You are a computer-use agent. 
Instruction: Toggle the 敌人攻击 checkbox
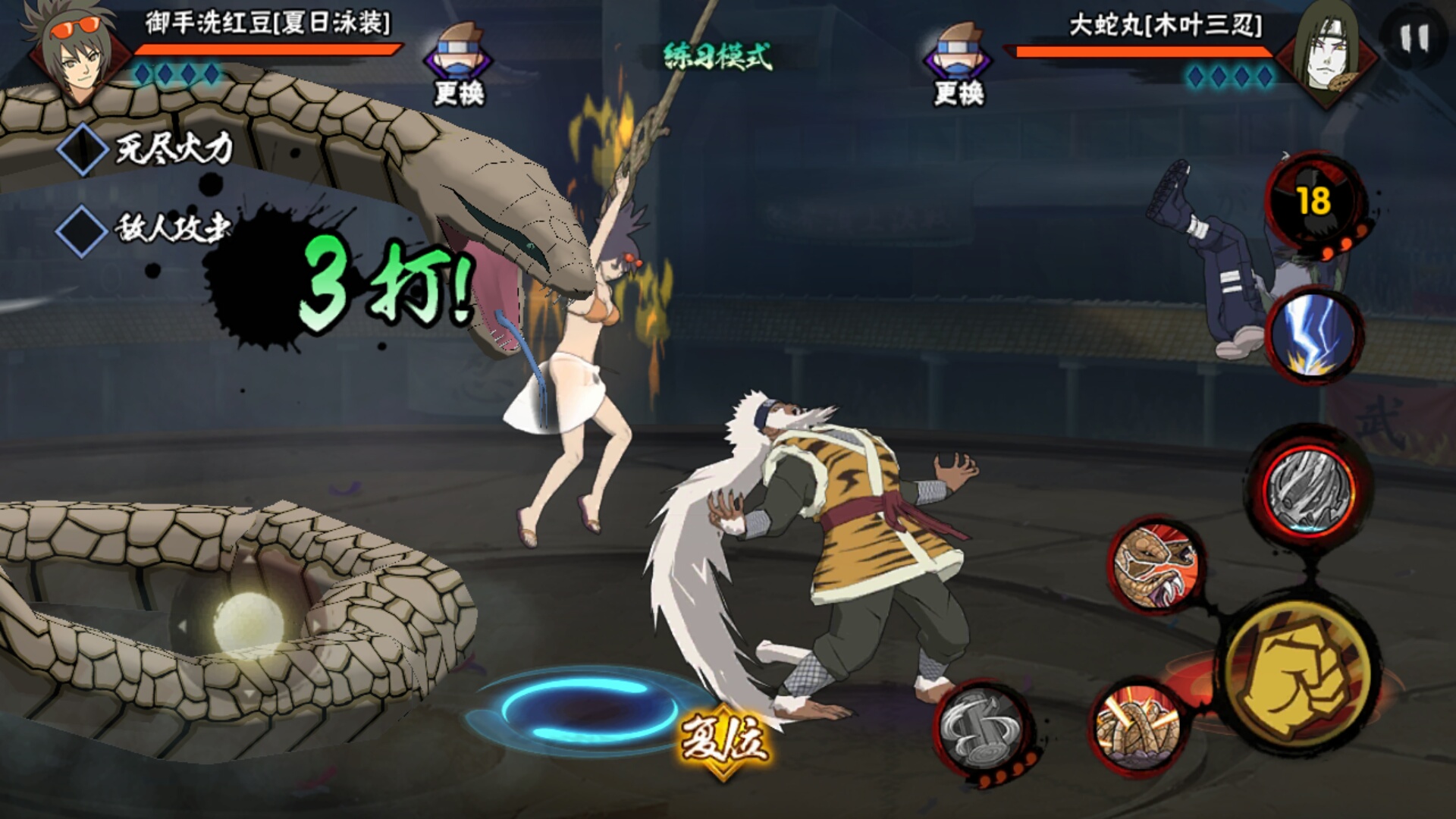click(82, 228)
